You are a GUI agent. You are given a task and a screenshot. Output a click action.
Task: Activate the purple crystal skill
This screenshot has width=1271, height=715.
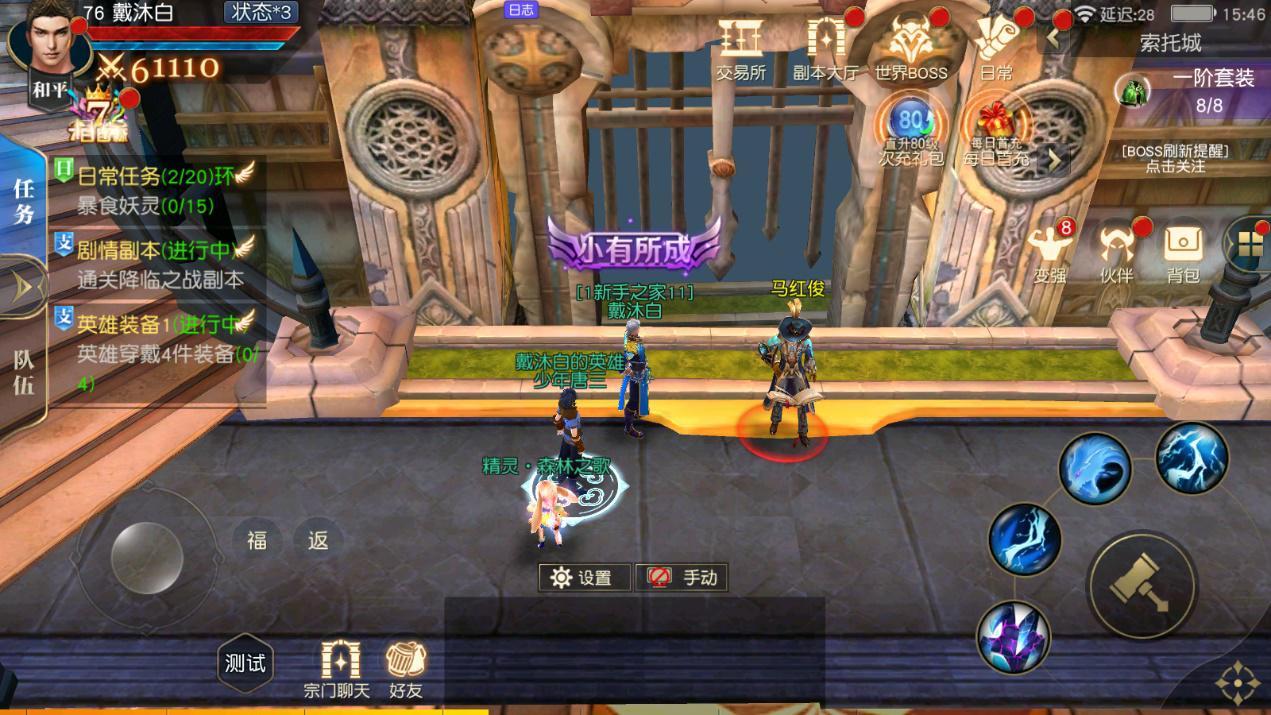[x=1013, y=636]
